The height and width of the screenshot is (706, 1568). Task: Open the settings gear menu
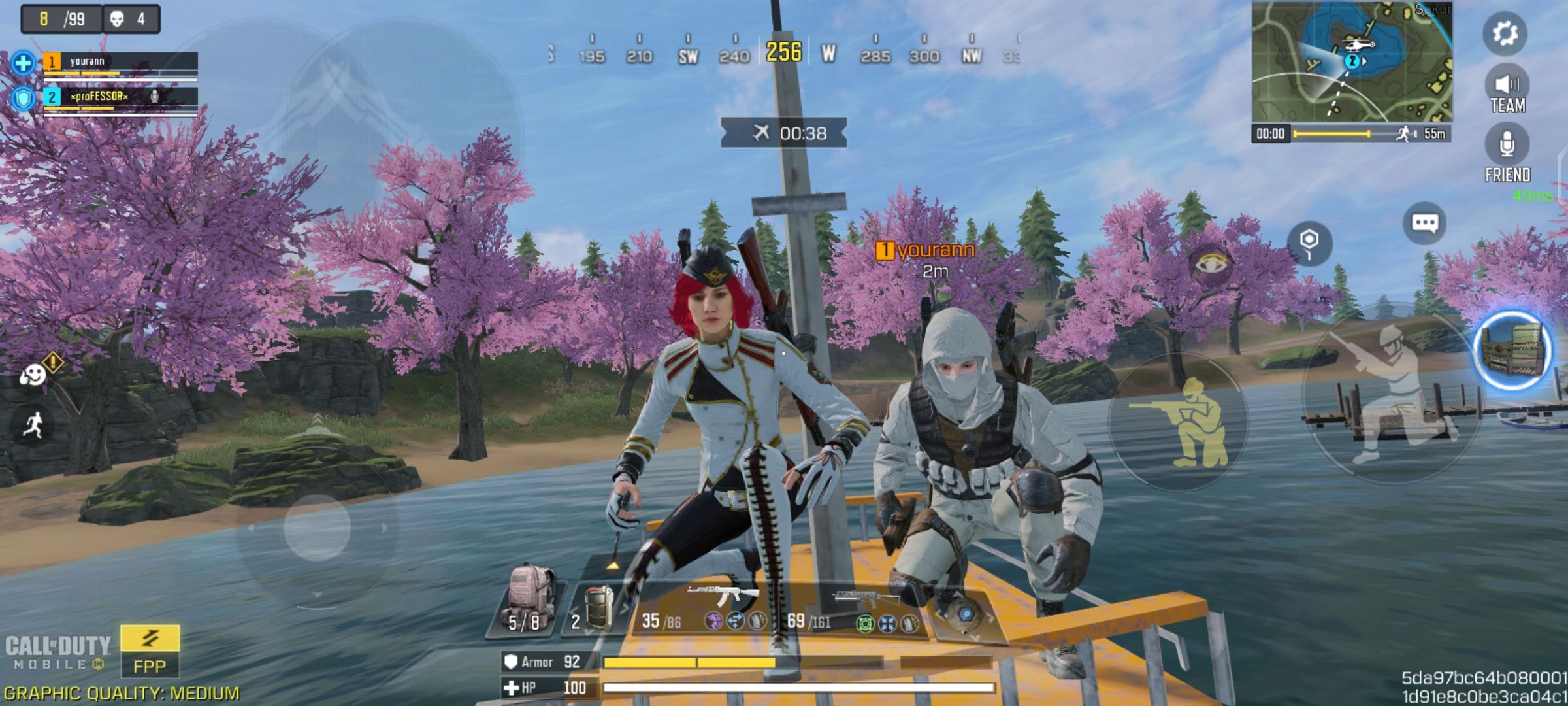[x=1505, y=33]
